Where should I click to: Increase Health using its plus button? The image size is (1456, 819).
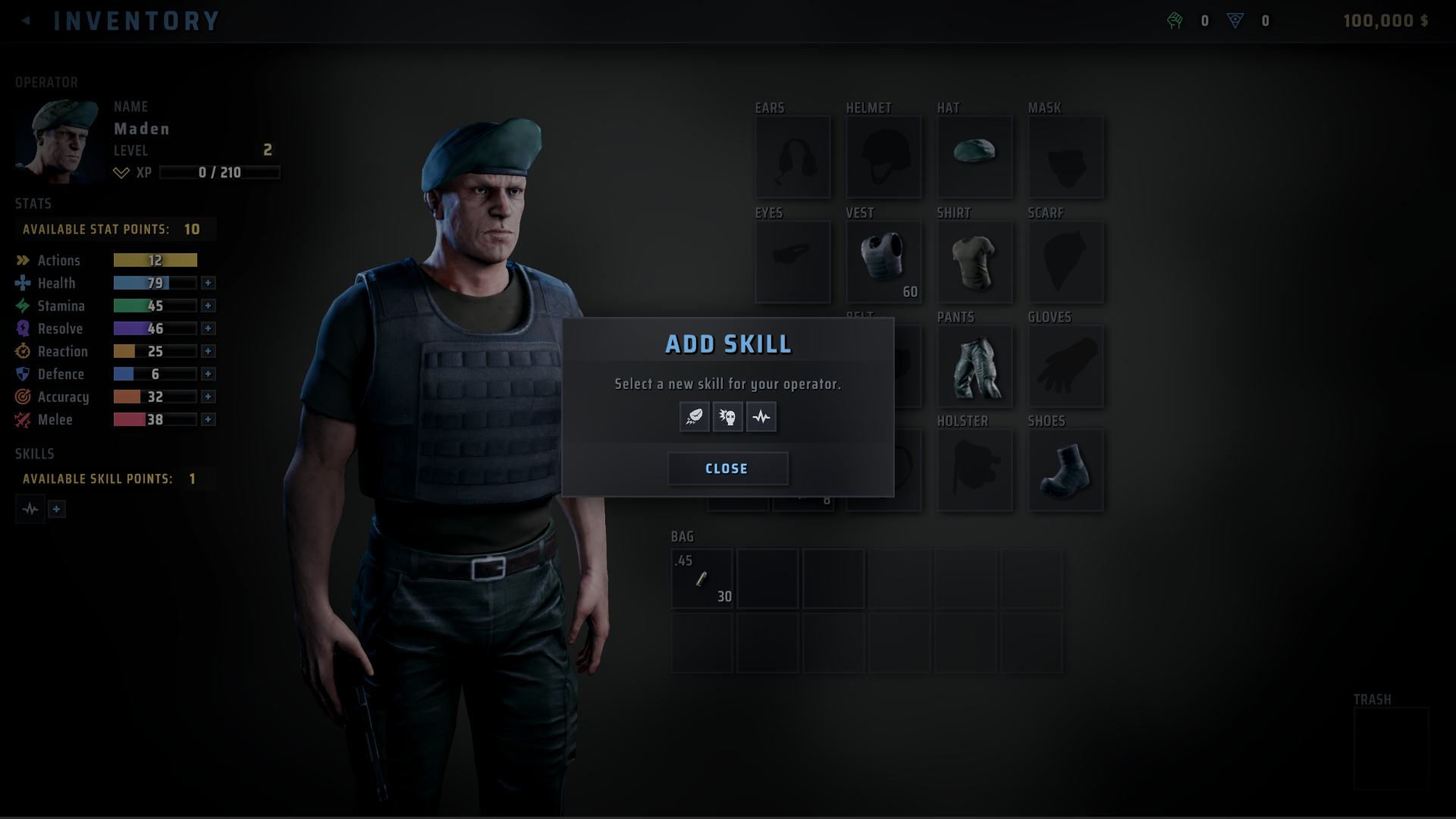[209, 283]
